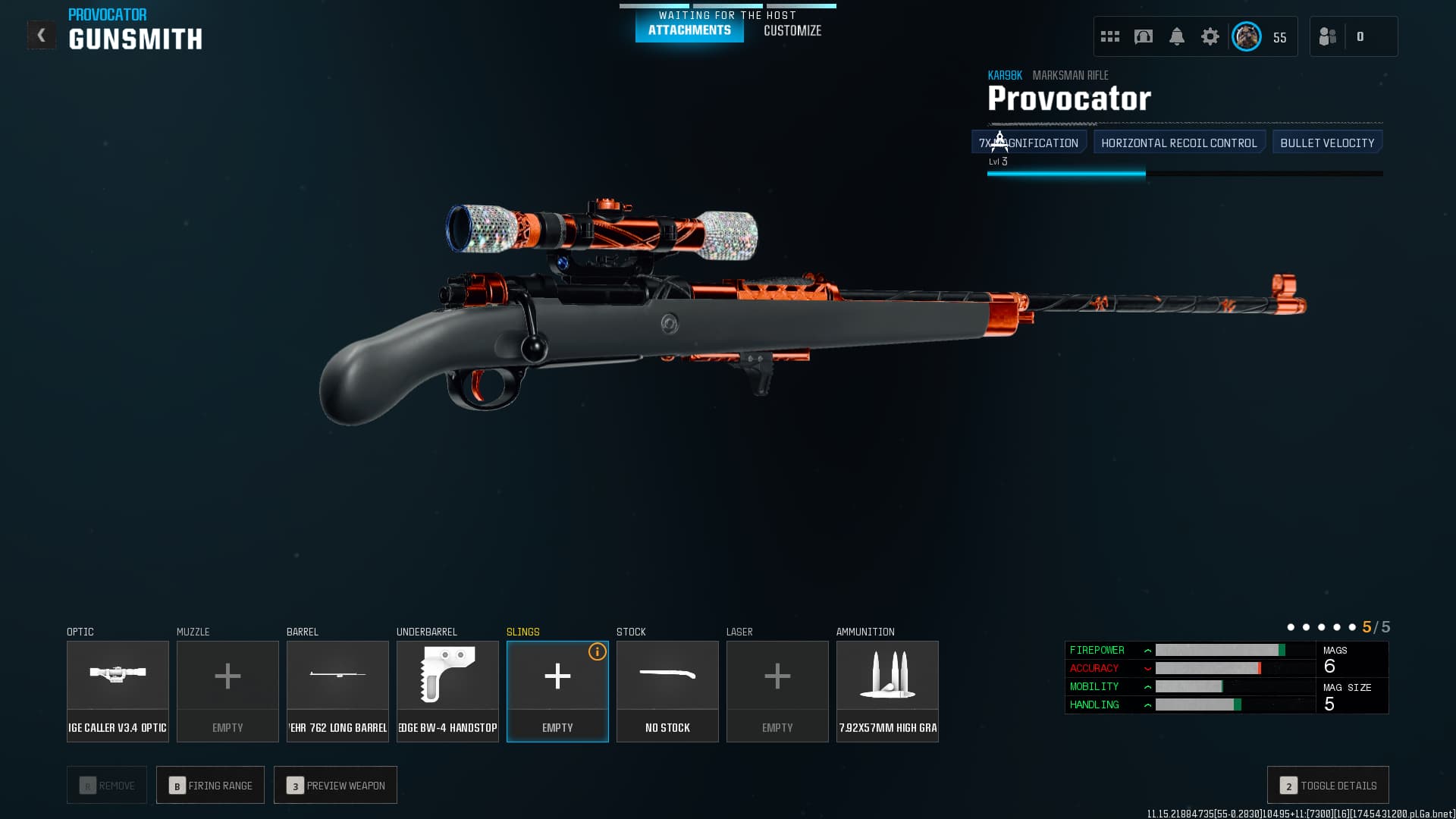
Task: Open the notifications bell icon
Action: (1177, 36)
